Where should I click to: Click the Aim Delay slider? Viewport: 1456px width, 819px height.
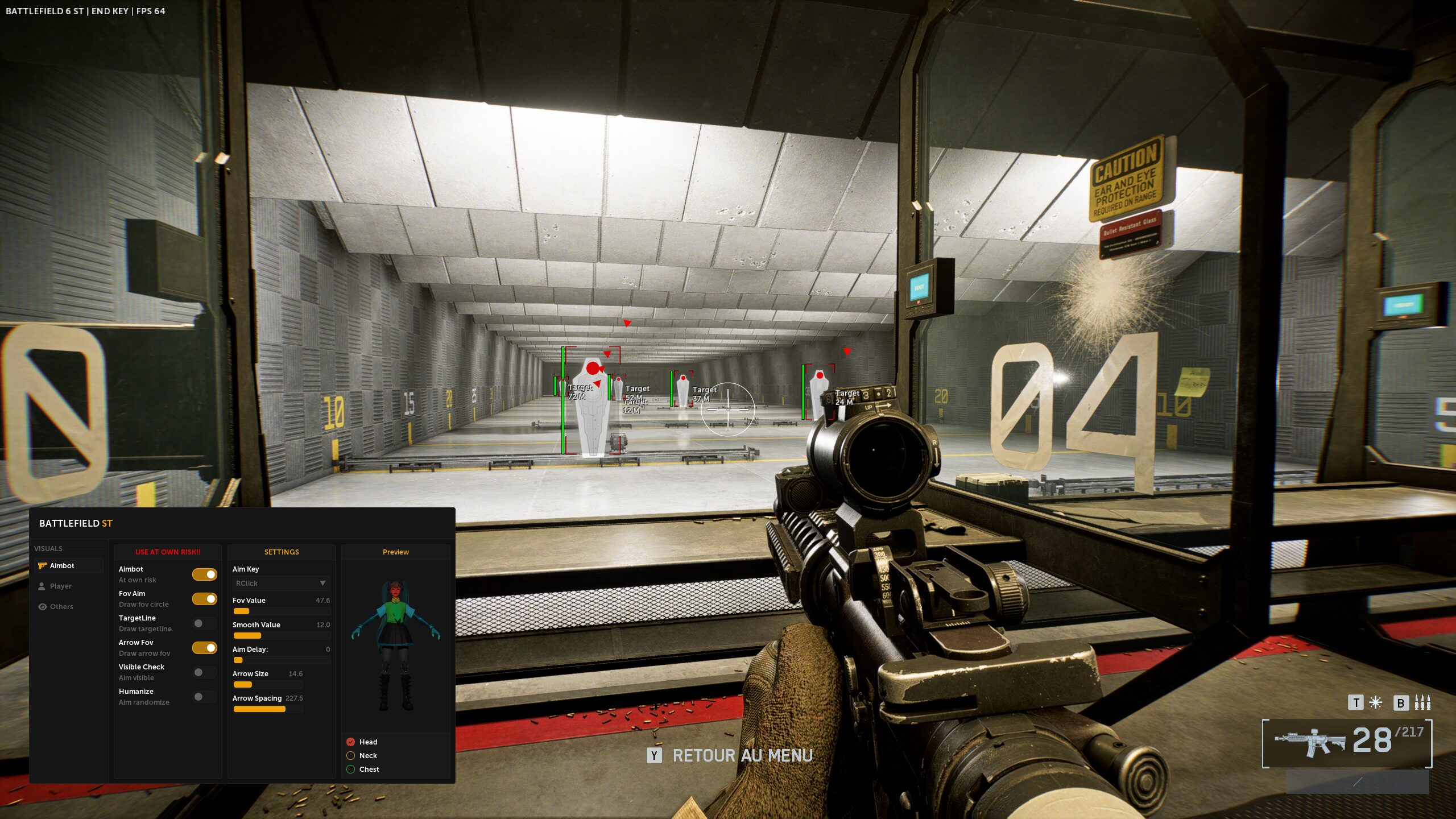[281, 660]
